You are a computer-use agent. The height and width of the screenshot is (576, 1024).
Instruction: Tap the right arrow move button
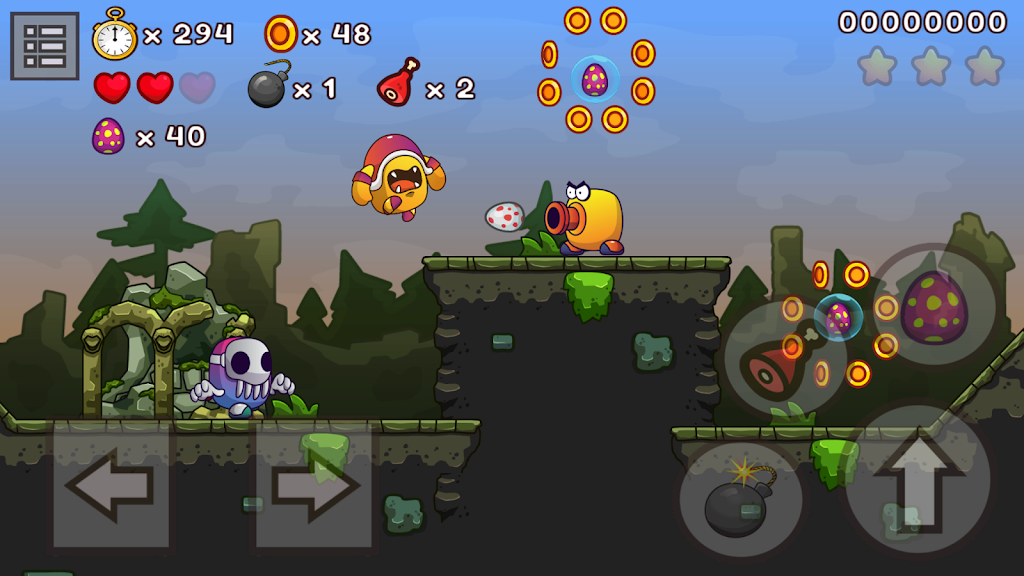(314, 486)
